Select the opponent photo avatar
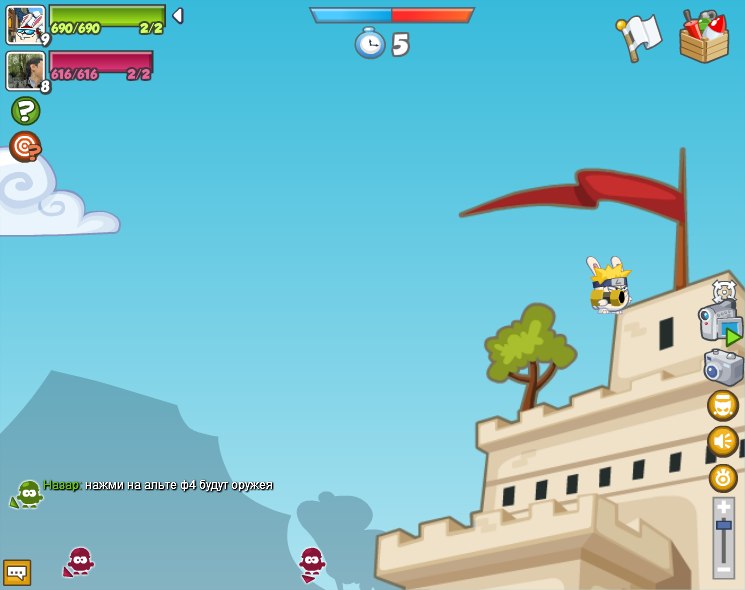Screen dimensions: 745x590 coord(25,71)
